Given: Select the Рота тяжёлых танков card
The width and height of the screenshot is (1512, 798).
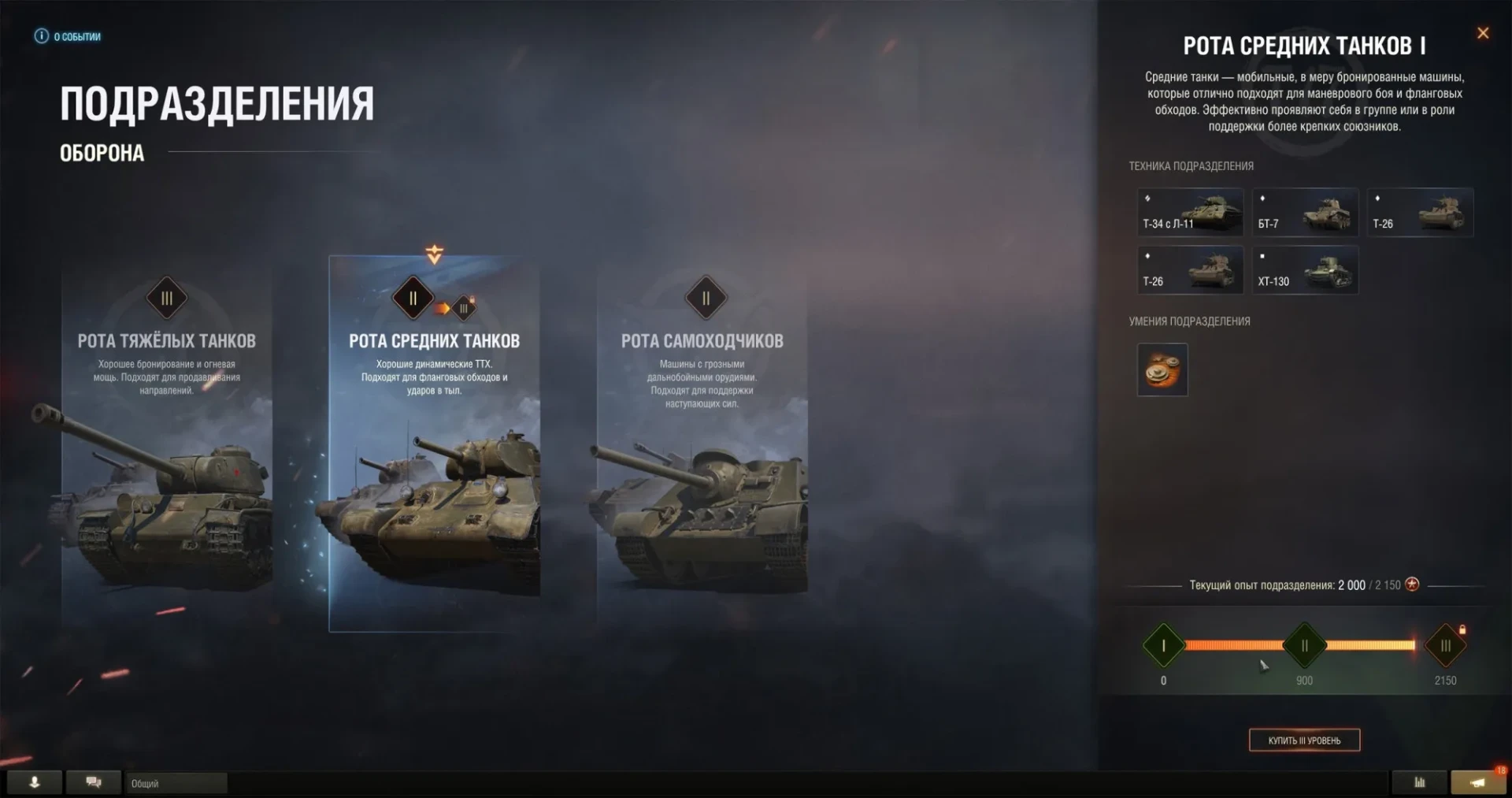Looking at the screenshot, I should 167,441.
